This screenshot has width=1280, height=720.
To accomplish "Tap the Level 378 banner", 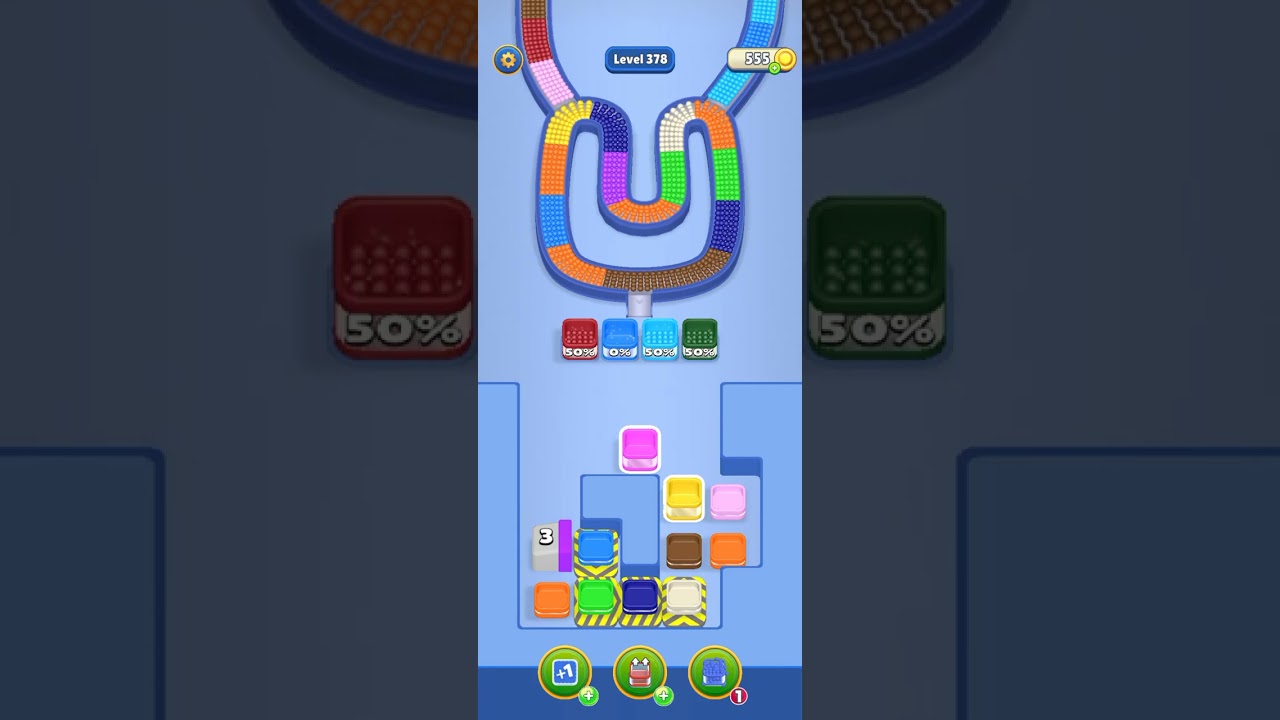I will 640,59.
